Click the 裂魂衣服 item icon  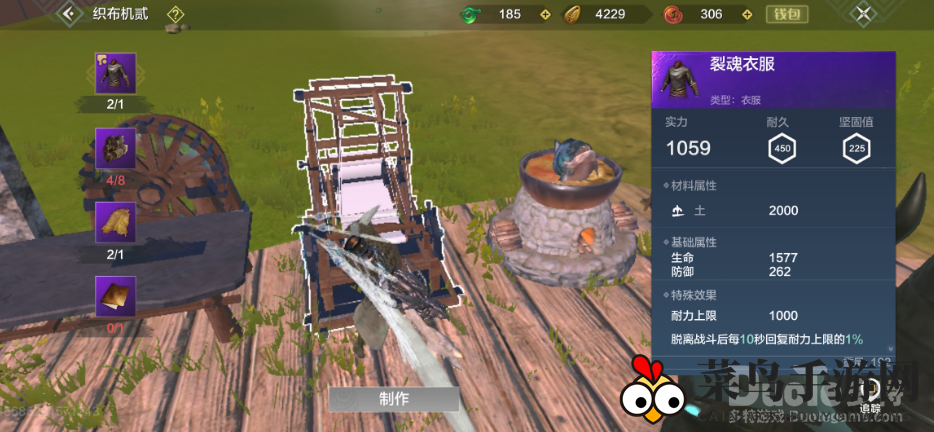click(x=676, y=80)
